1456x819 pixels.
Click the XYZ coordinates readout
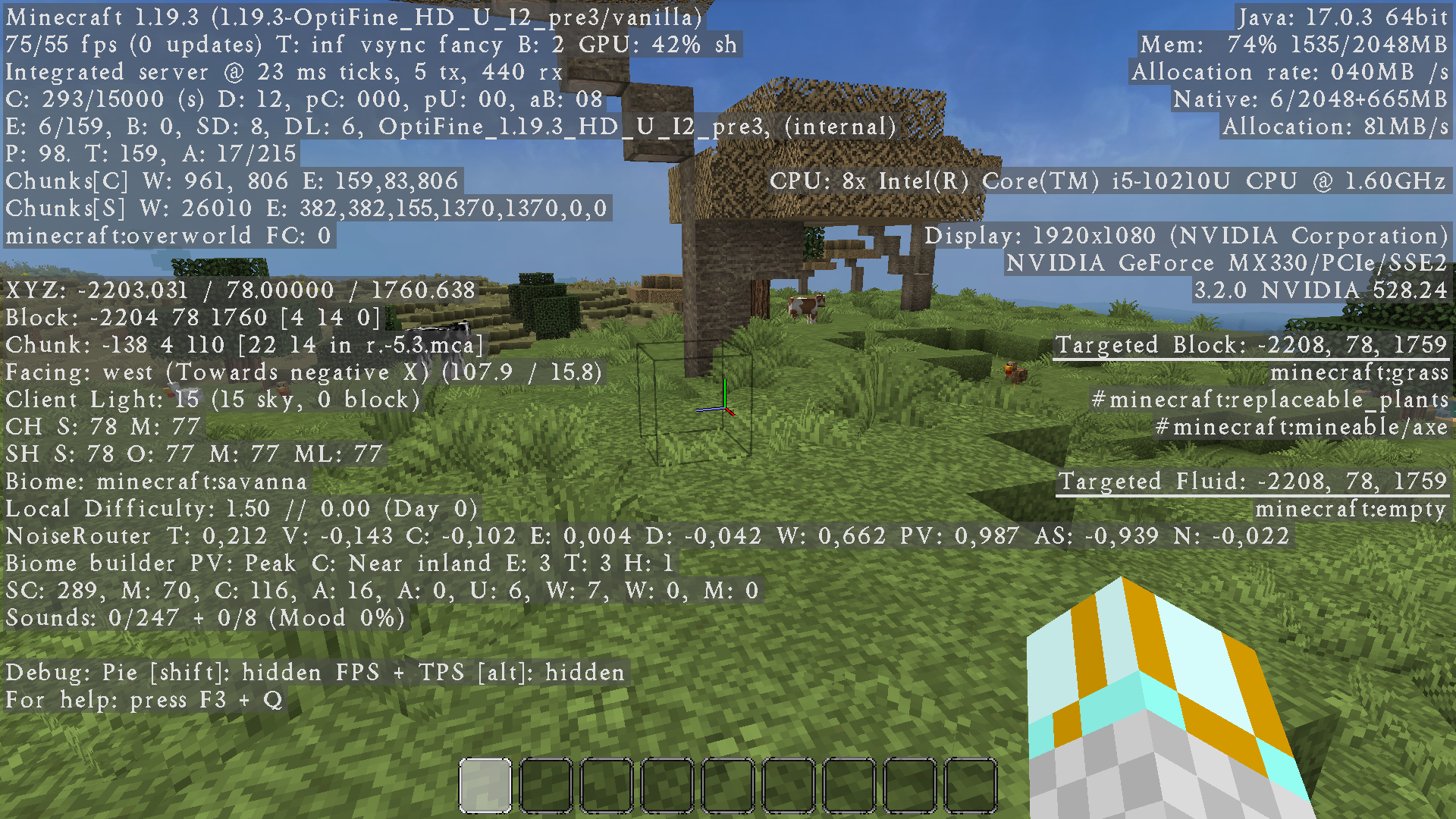point(239,290)
